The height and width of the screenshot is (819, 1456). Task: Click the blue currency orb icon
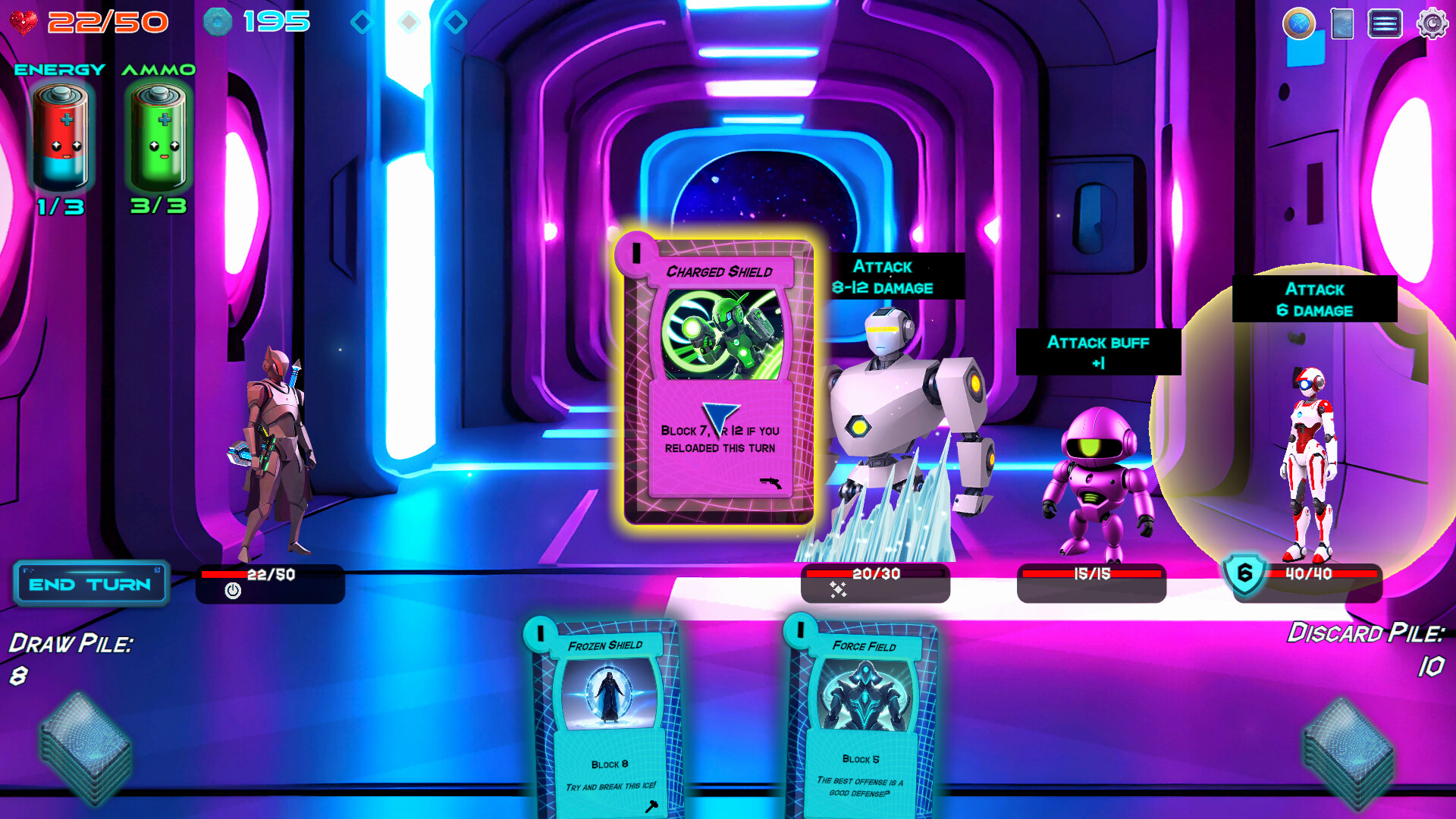click(218, 21)
